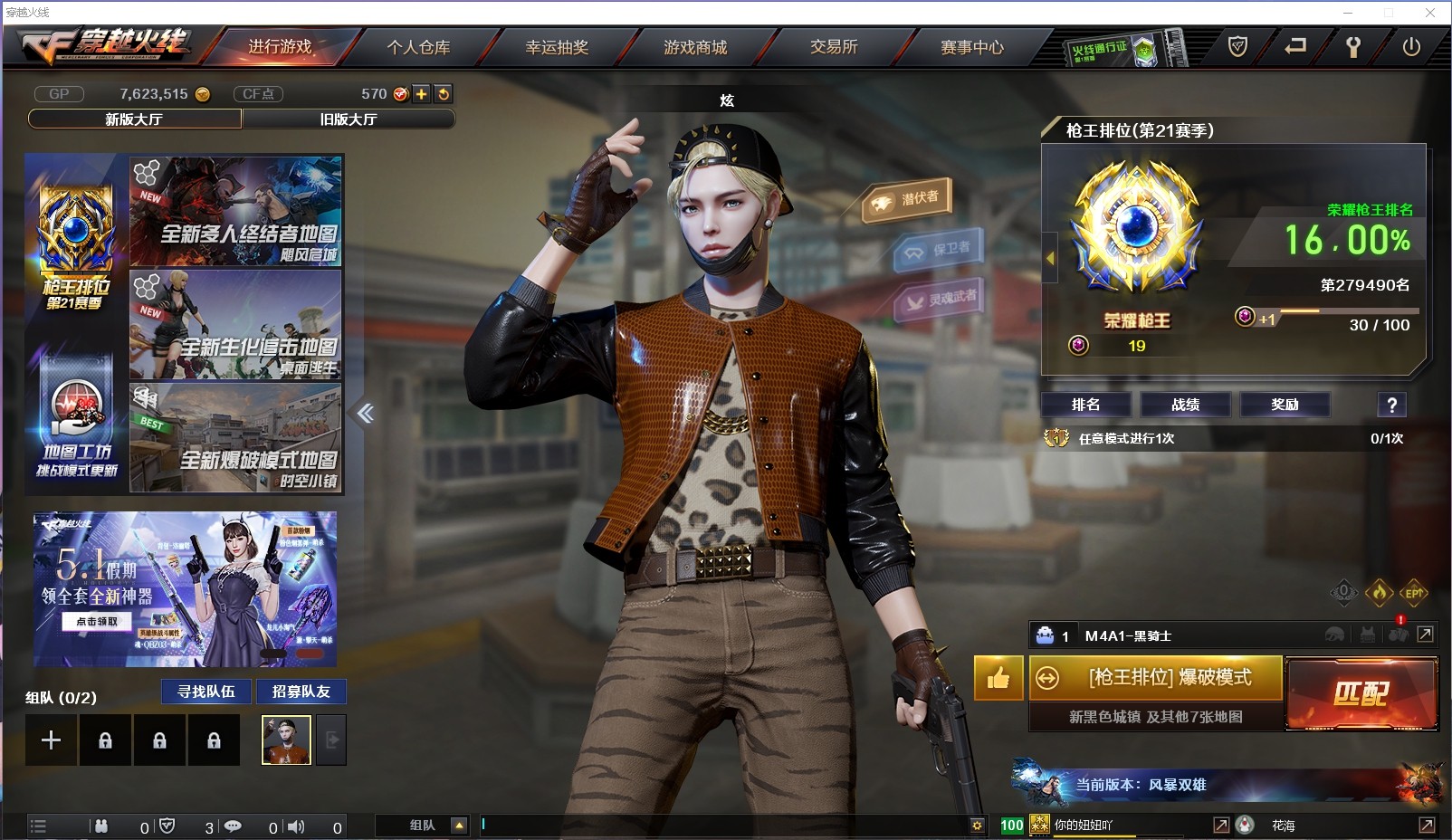Open the 交易所 exchange
1452x840 pixels.
click(x=834, y=47)
